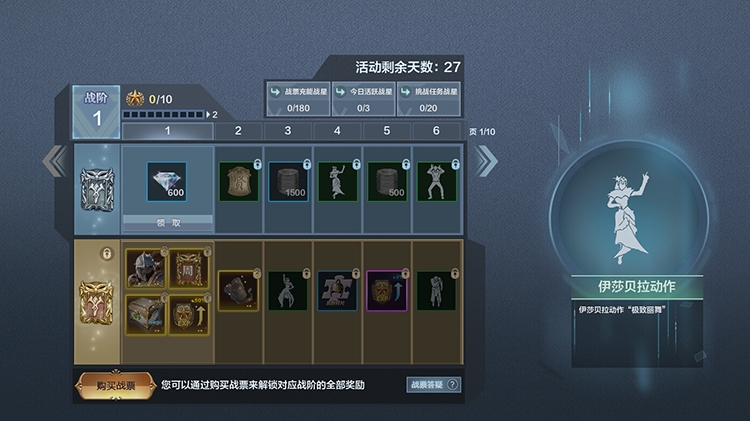Open the 挑战任务战星 challenge task panel
Image resolution: width=750 pixels, height=421 pixels.
click(x=430, y=99)
